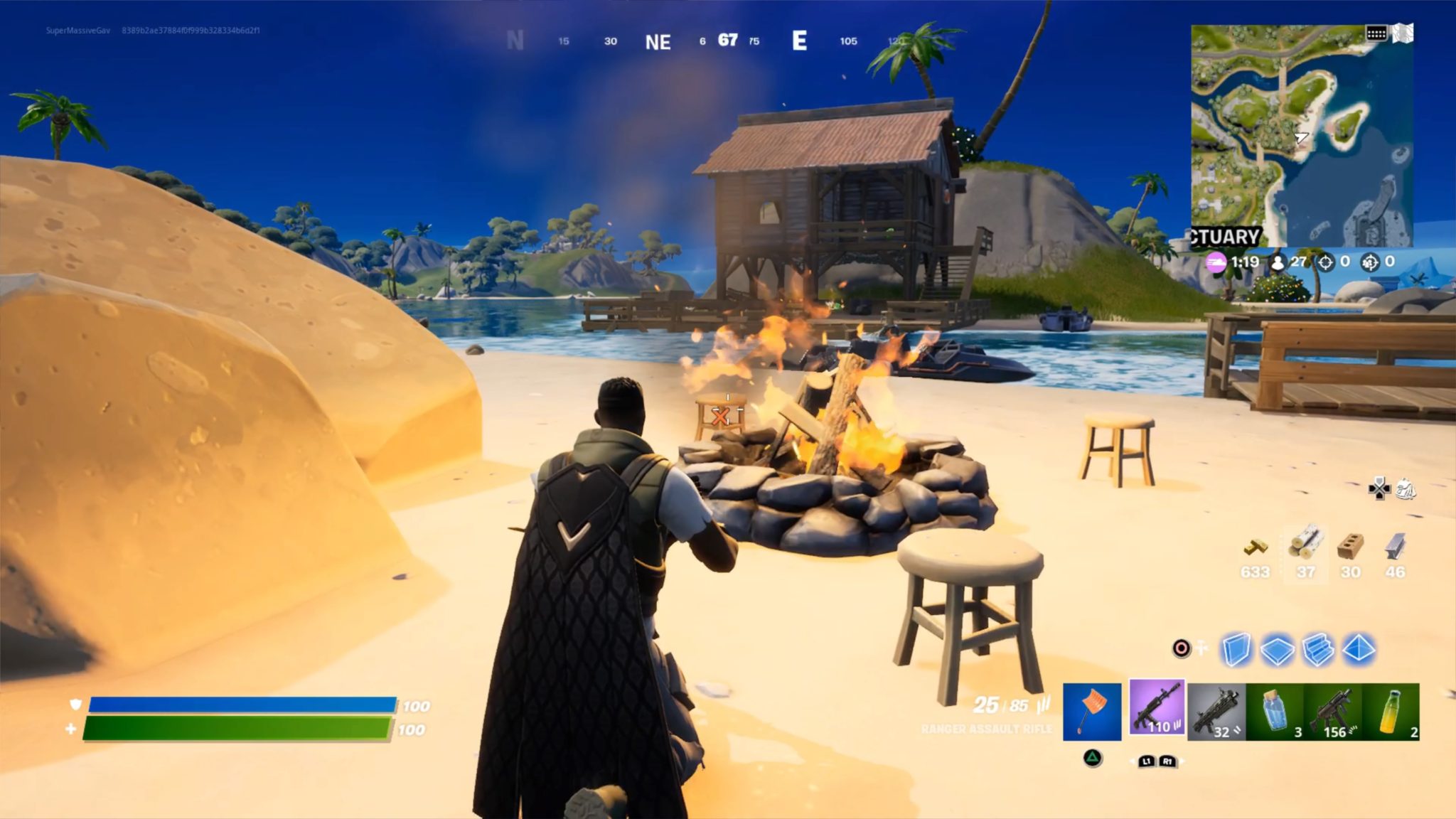This screenshot has width=1456, height=819.
Task: Toggle the eliminations crosshair counter
Action: click(1325, 262)
